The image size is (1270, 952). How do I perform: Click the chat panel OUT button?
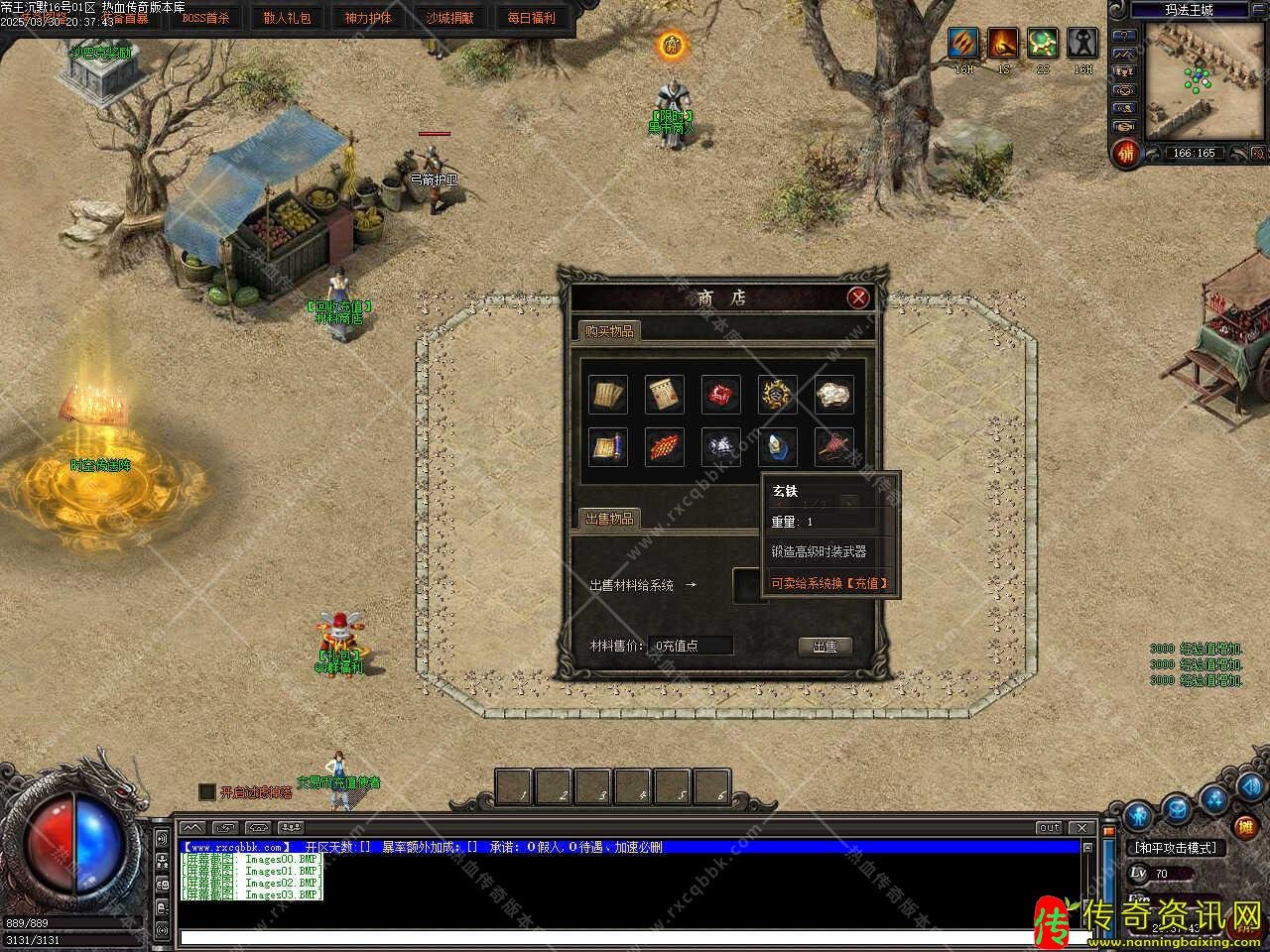(1049, 827)
